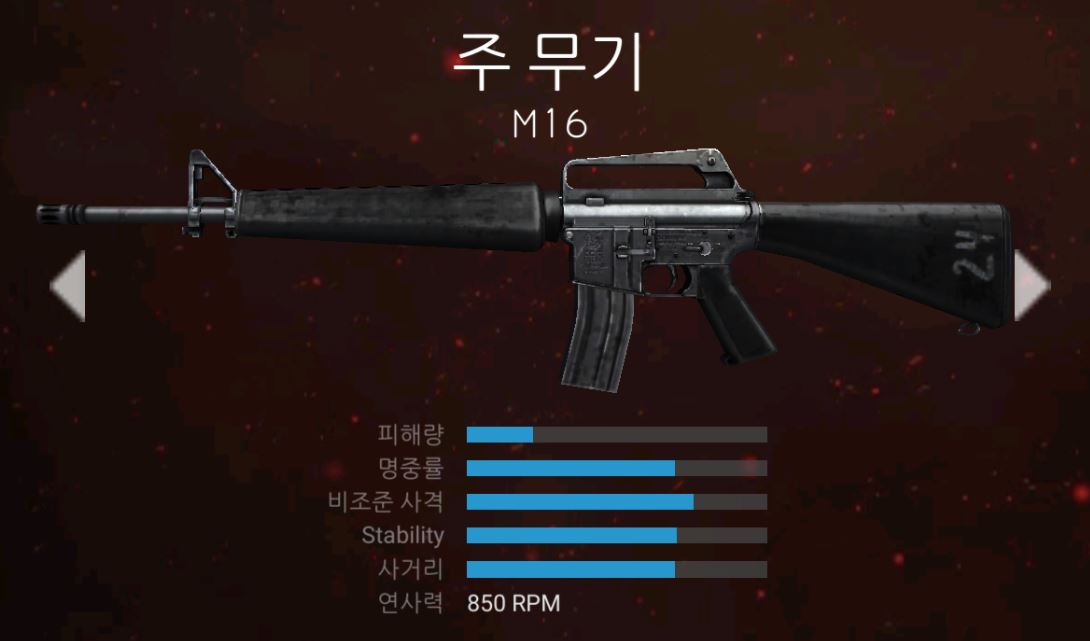Screen dimensions: 1090x641
Task: Show the previous primary weapon with left arrow
Action: [68, 286]
